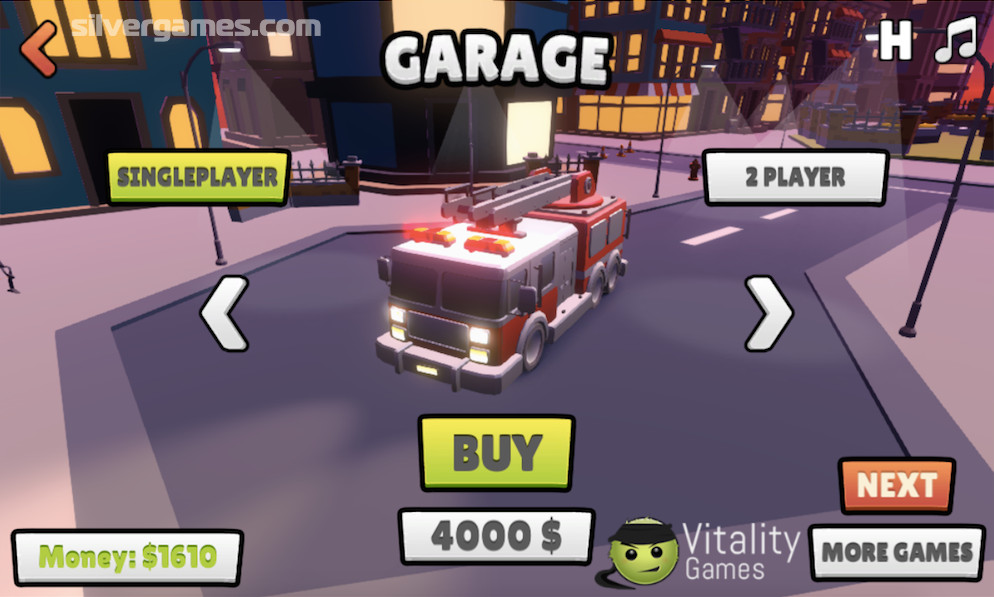Click the H icon
Screen dimensions: 994x597
coord(896,42)
